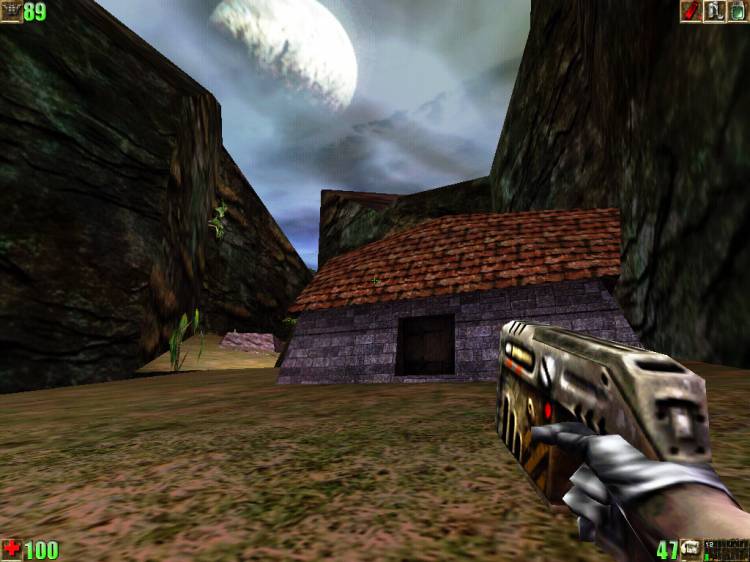Open the weapon slots strip
Screen dimensions: 750x562
click(x=726, y=550)
